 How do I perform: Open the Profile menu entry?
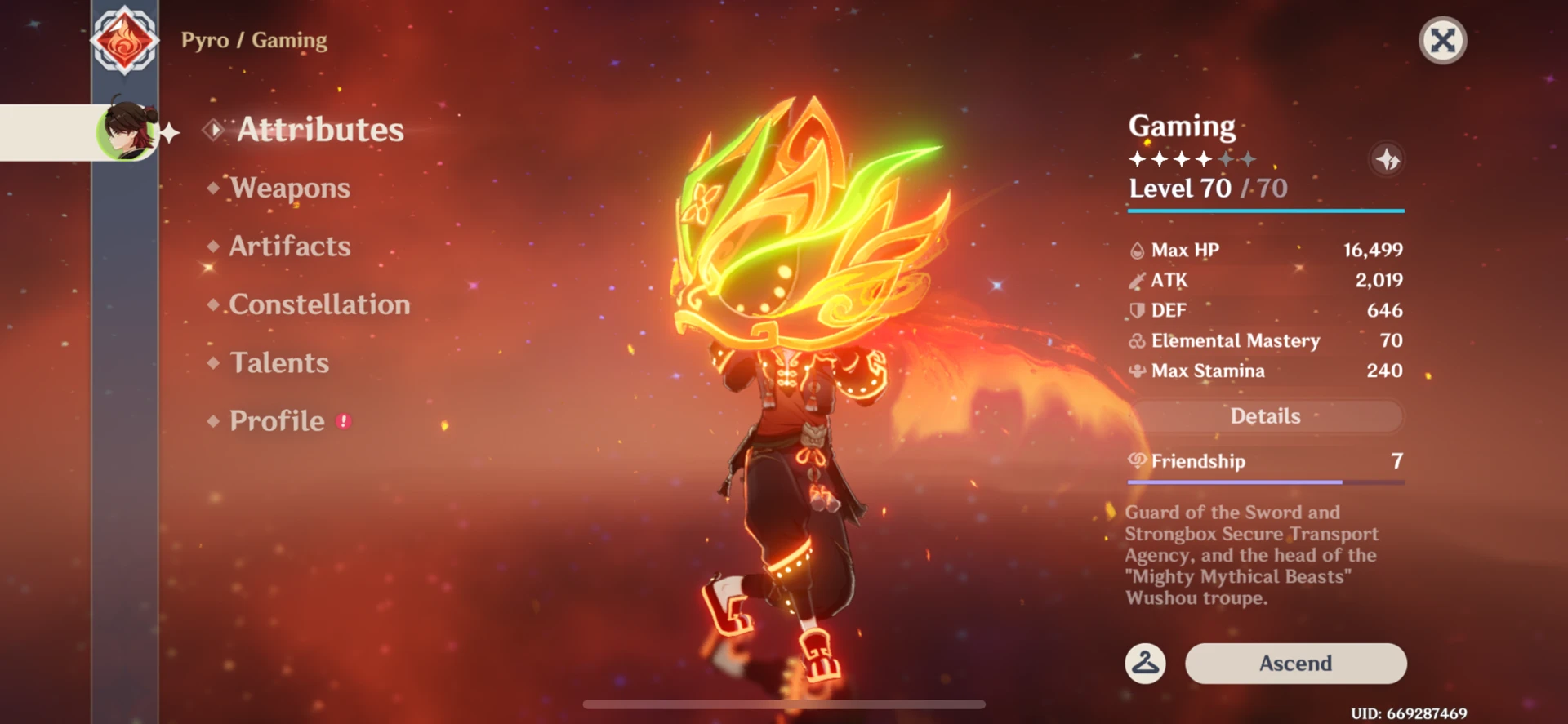tap(277, 420)
